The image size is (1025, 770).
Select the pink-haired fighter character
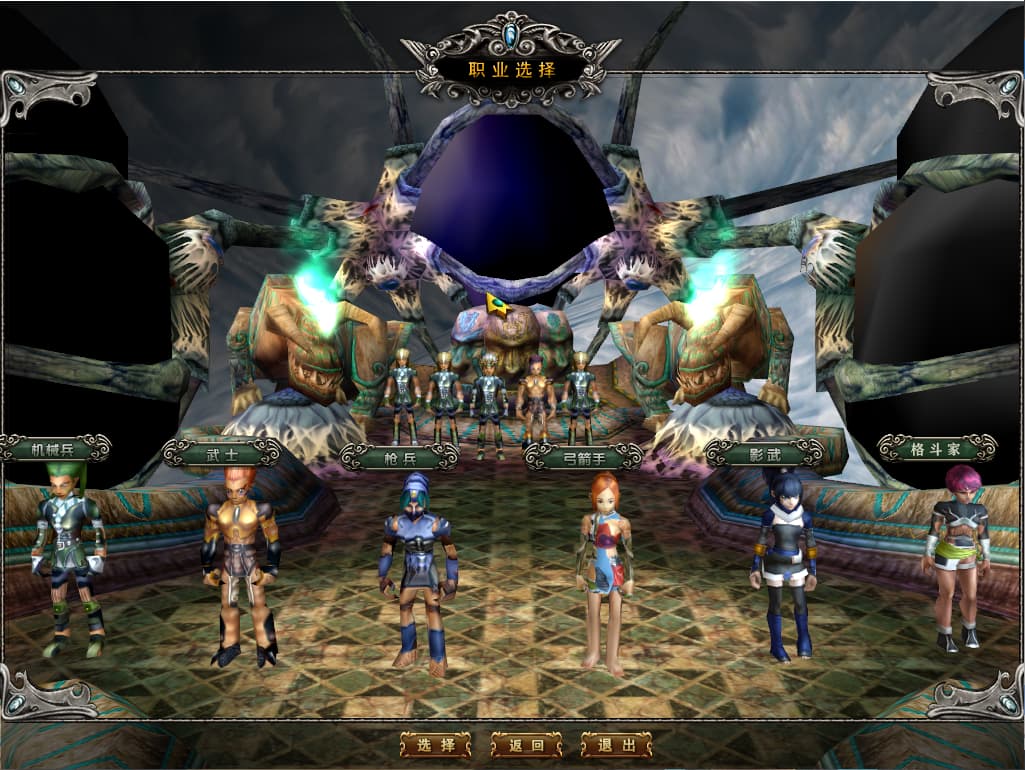pos(956,555)
